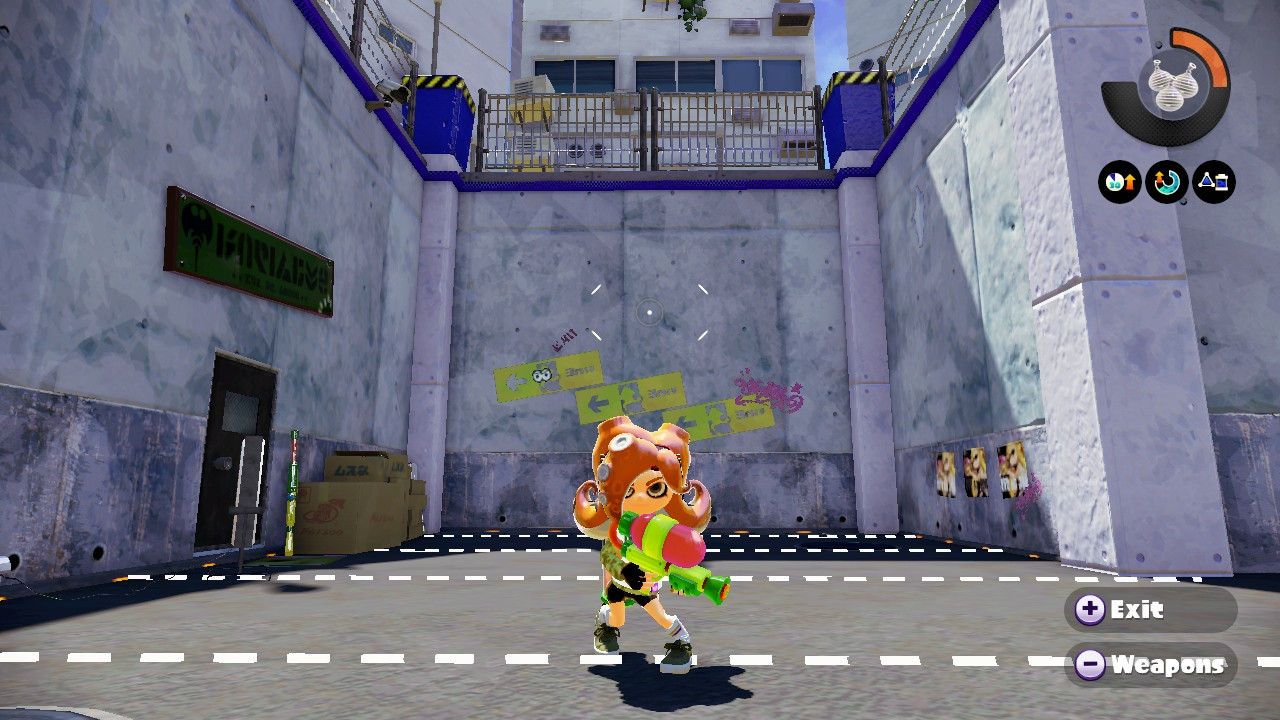The width and height of the screenshot is (1280, 720).
Task: Click the paint roller leaning against the wall
Action: click(x=295, y=490)
